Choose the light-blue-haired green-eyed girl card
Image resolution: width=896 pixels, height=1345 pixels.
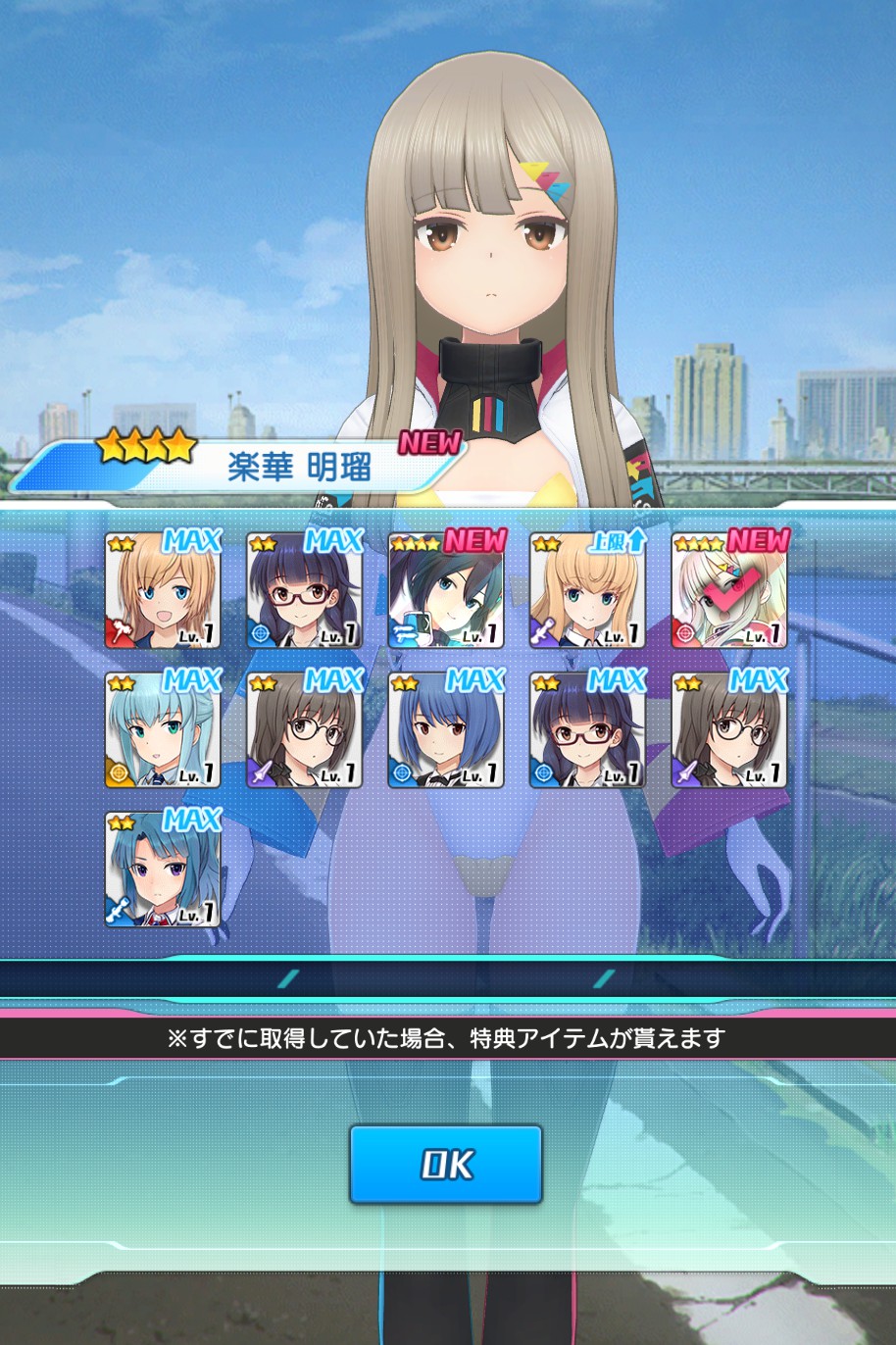(164, 730)
